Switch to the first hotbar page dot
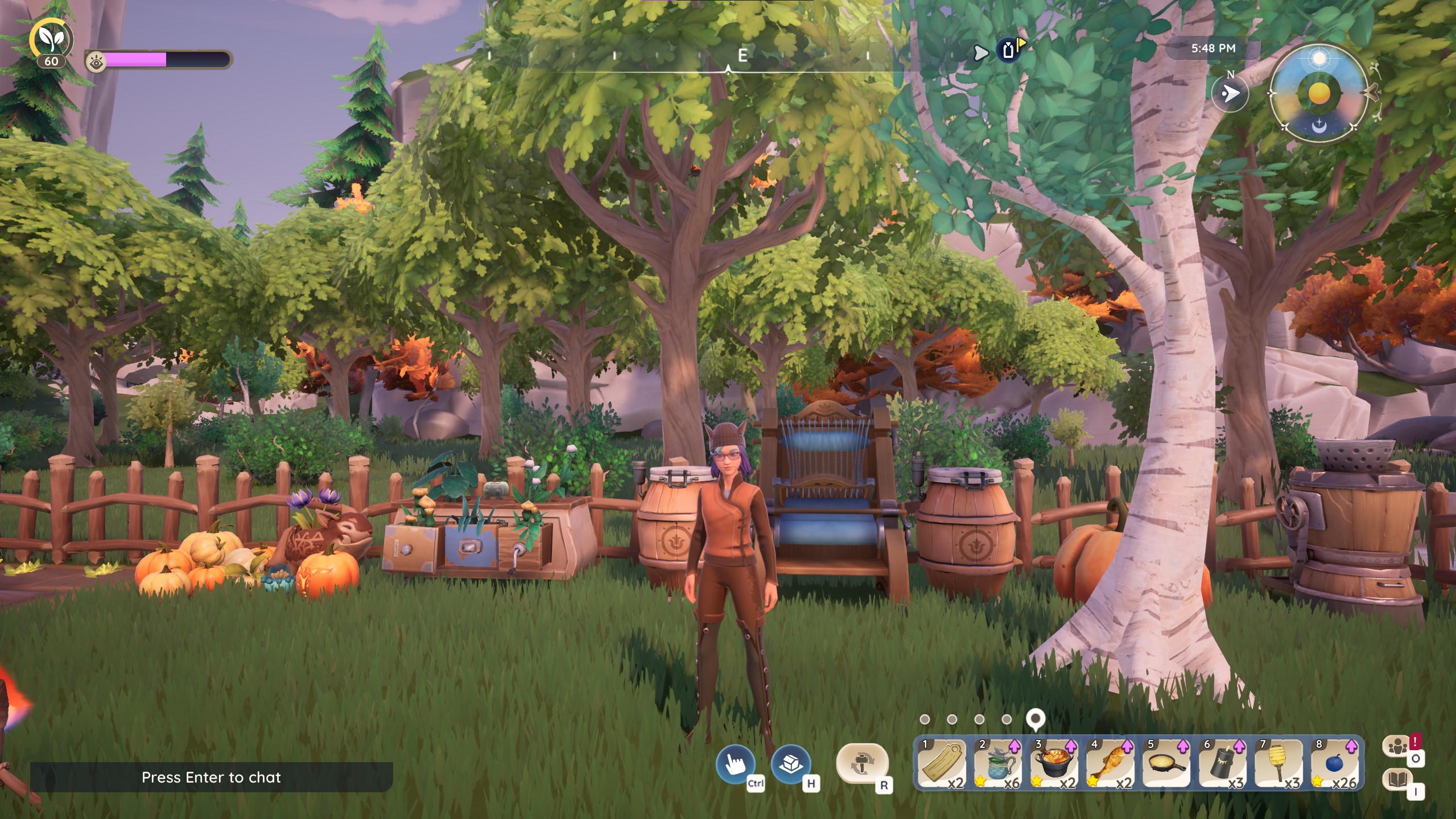 click(x=925, y=719)
